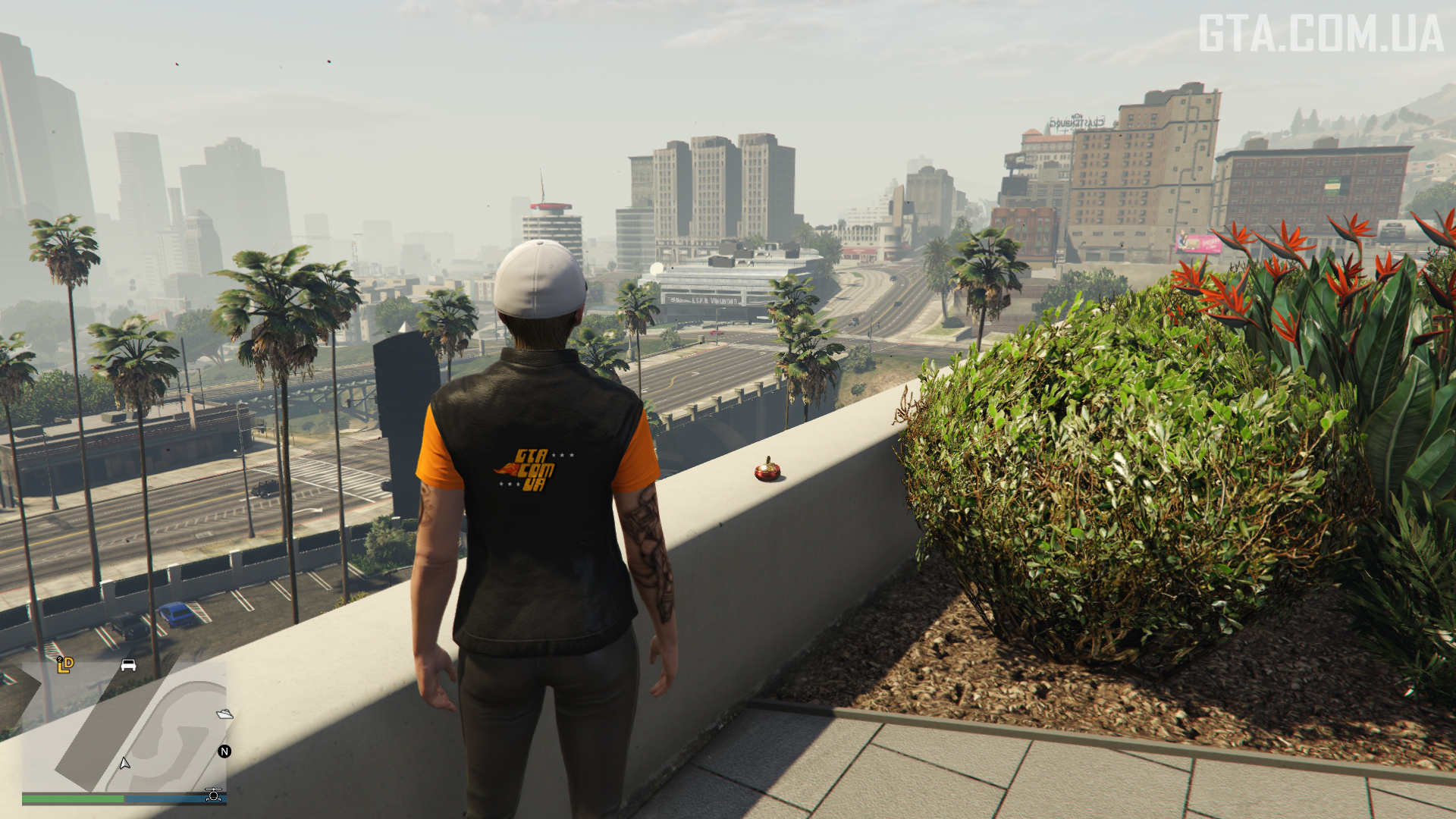Click the player arrow on the minimap

click(124, 763)
